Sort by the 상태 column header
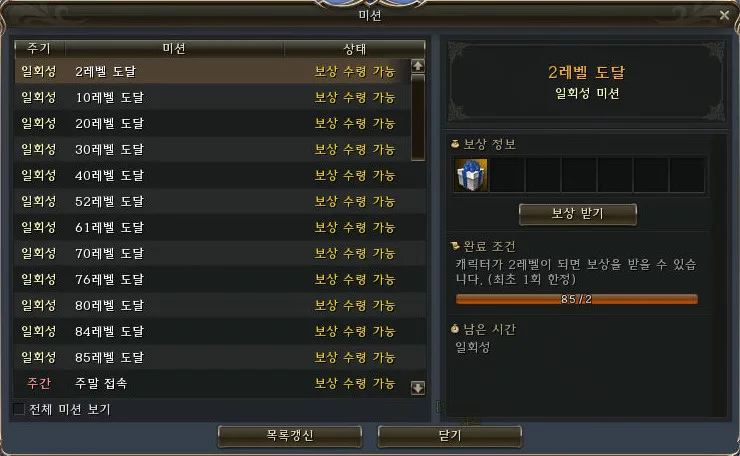740x456 pixels. pyautogui.click(x=354, y=48)
